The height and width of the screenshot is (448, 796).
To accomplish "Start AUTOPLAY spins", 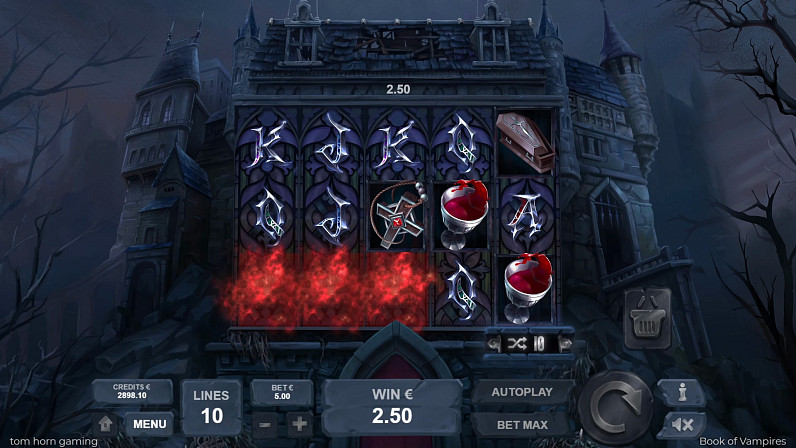I will 521,393.
